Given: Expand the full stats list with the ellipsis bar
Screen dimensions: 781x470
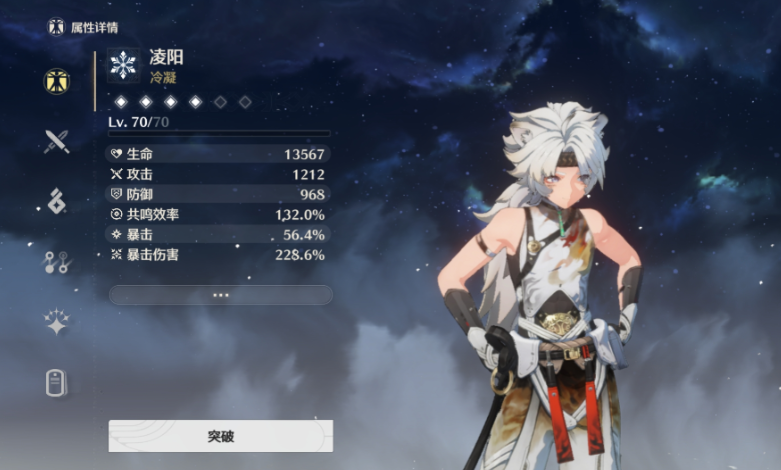Looking at the screenshot, I should tap(220, 295).
